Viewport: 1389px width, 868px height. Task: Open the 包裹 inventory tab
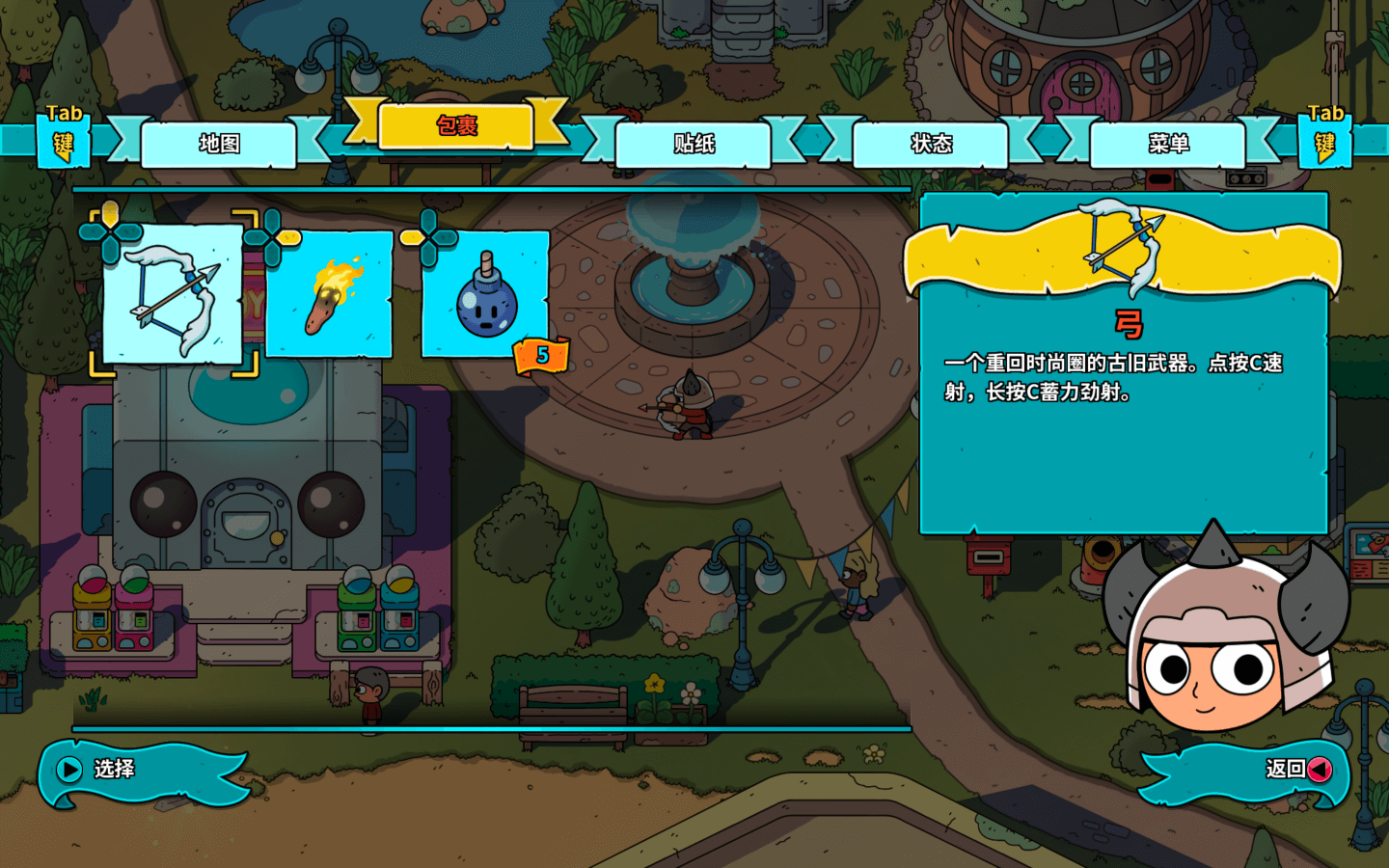(x=456, y=126)
